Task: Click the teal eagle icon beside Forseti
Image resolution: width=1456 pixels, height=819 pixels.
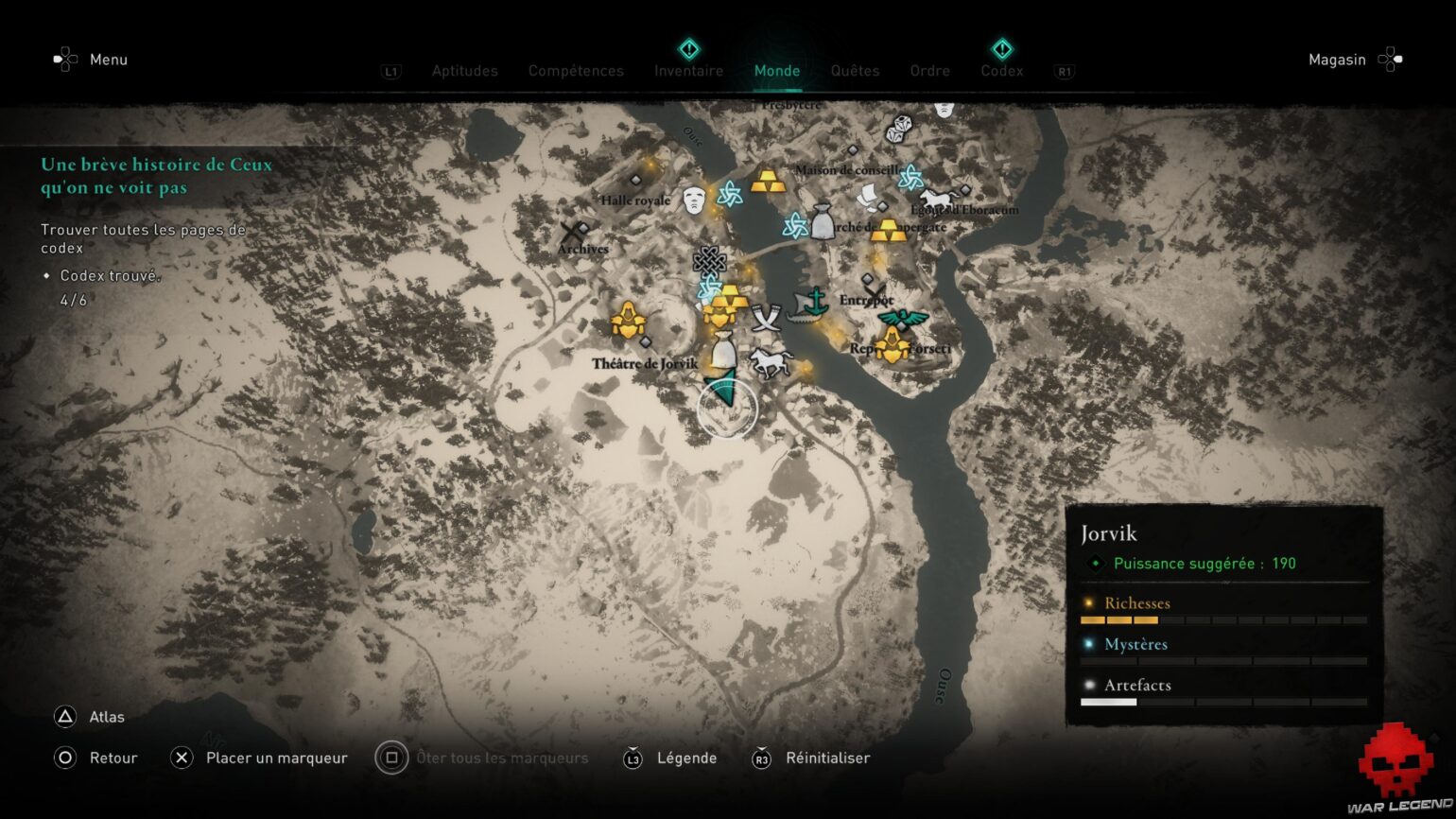Action: click(902, 318)
